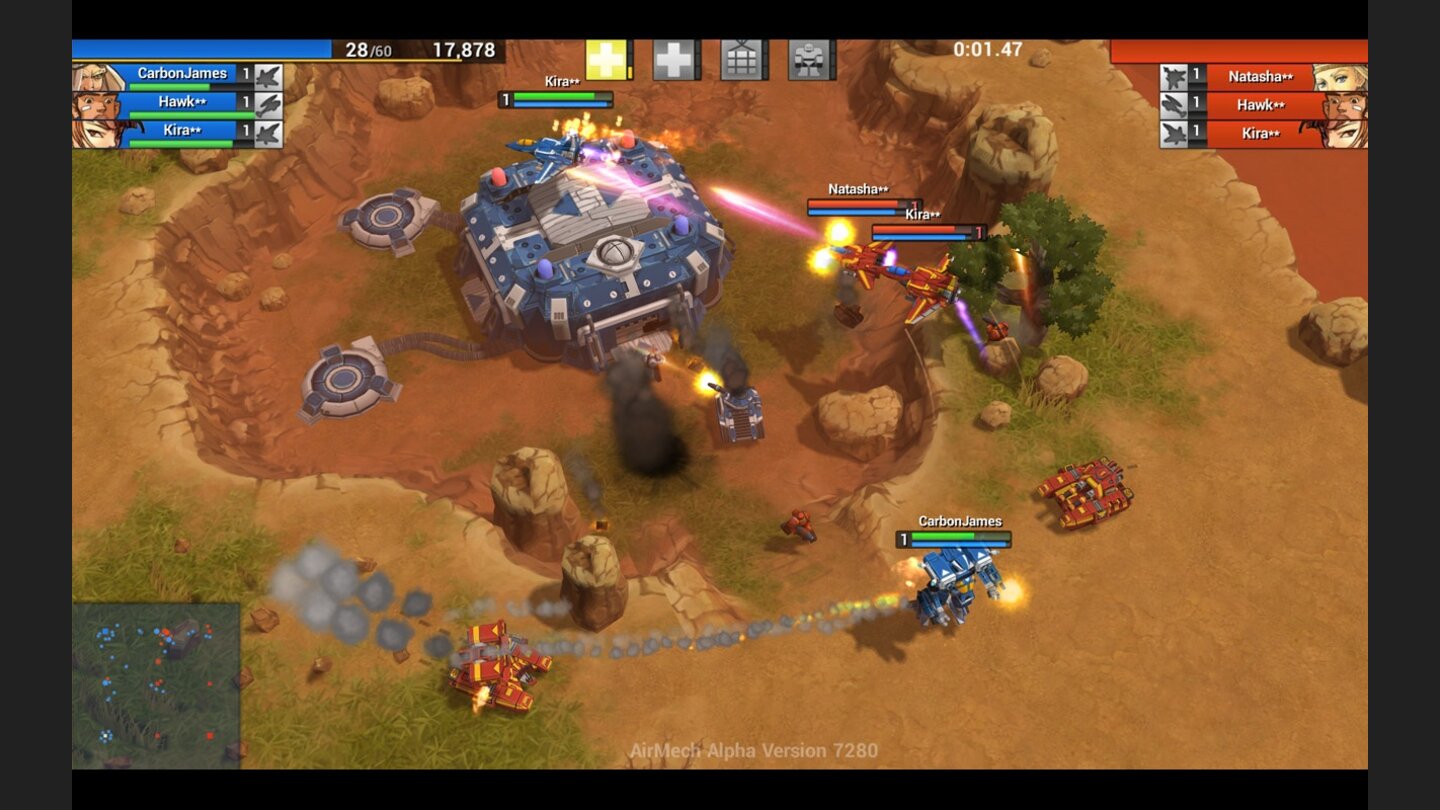The height and width of the screenshot is (810, 1440).
Task: Click Natasha's jet icon on the red team panel
Action: [1172, 75]
